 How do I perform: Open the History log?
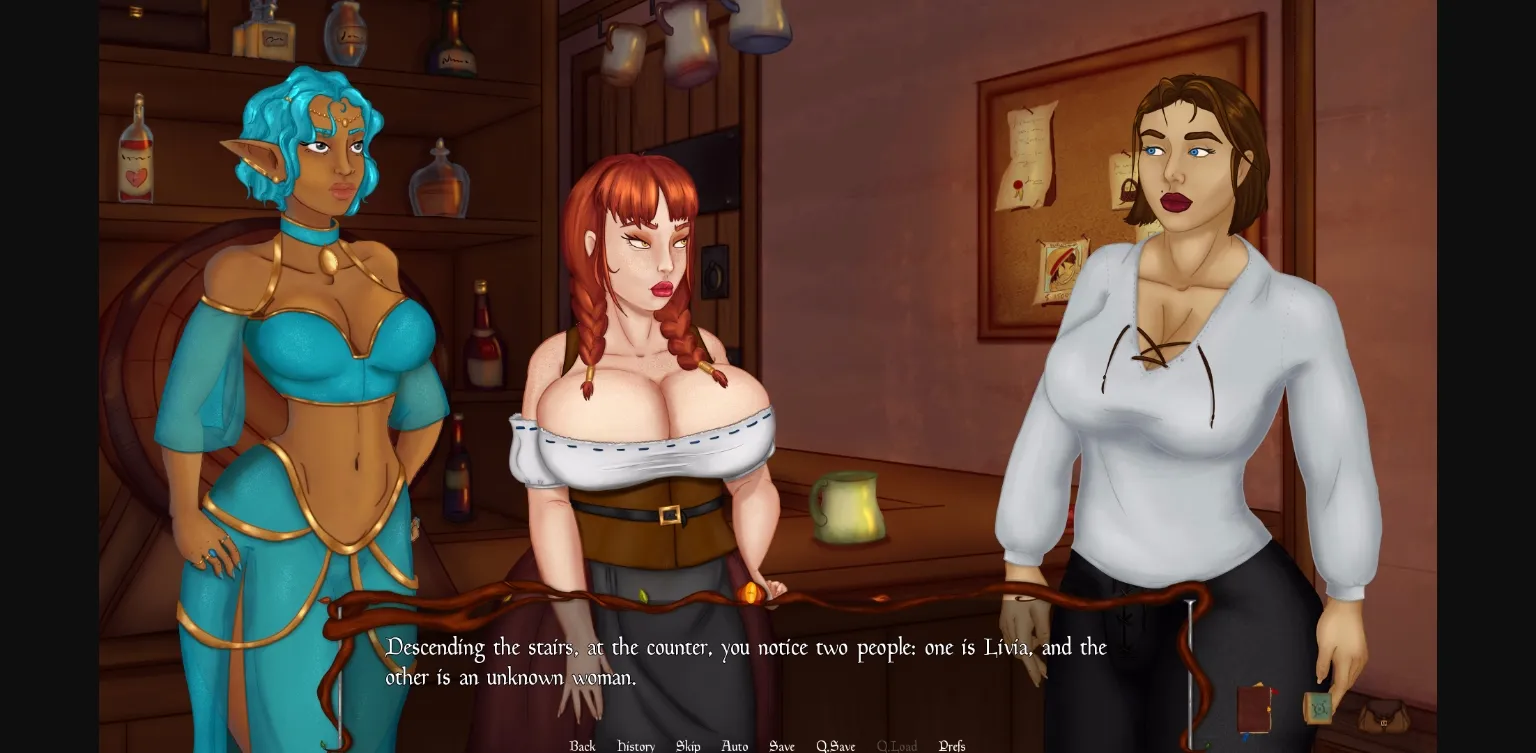(x=635, y=746)
